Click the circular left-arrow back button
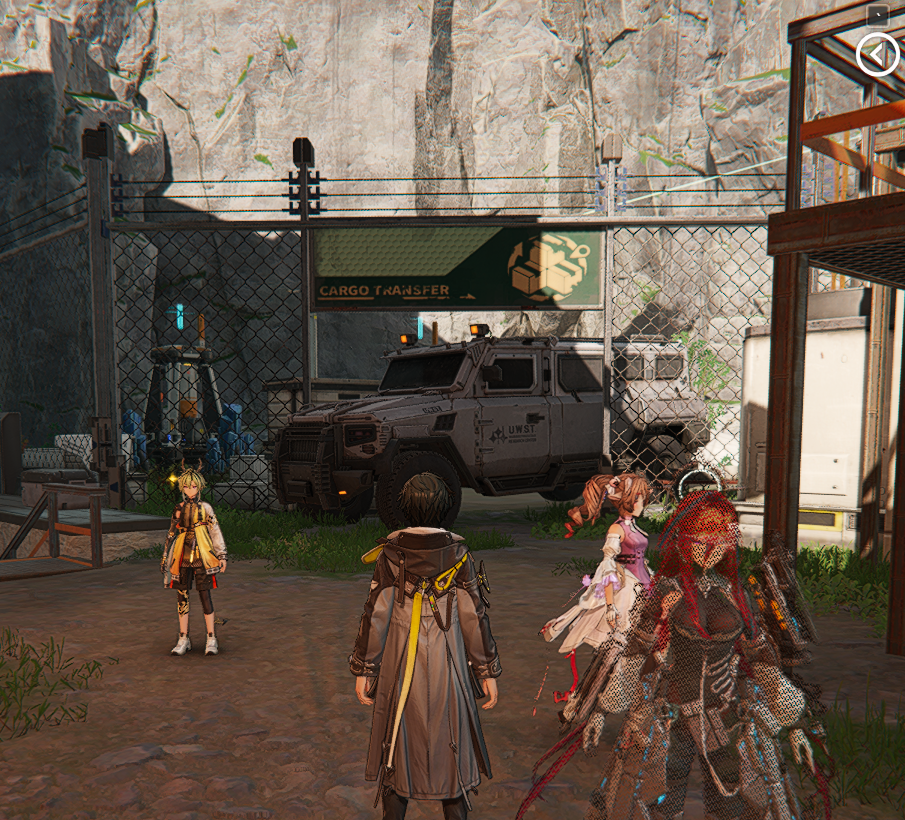 click(x=877, y=54)
